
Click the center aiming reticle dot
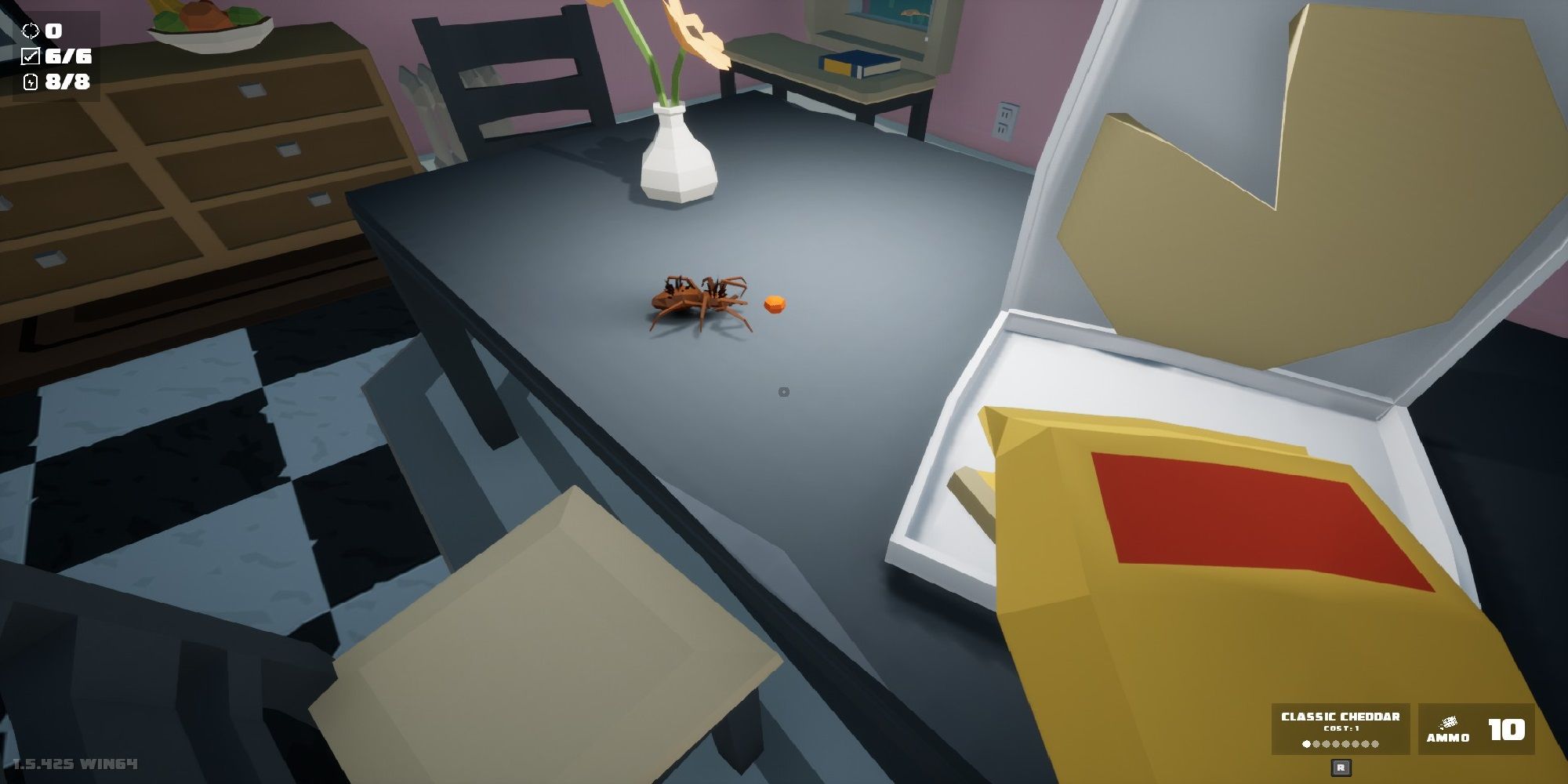783,390
